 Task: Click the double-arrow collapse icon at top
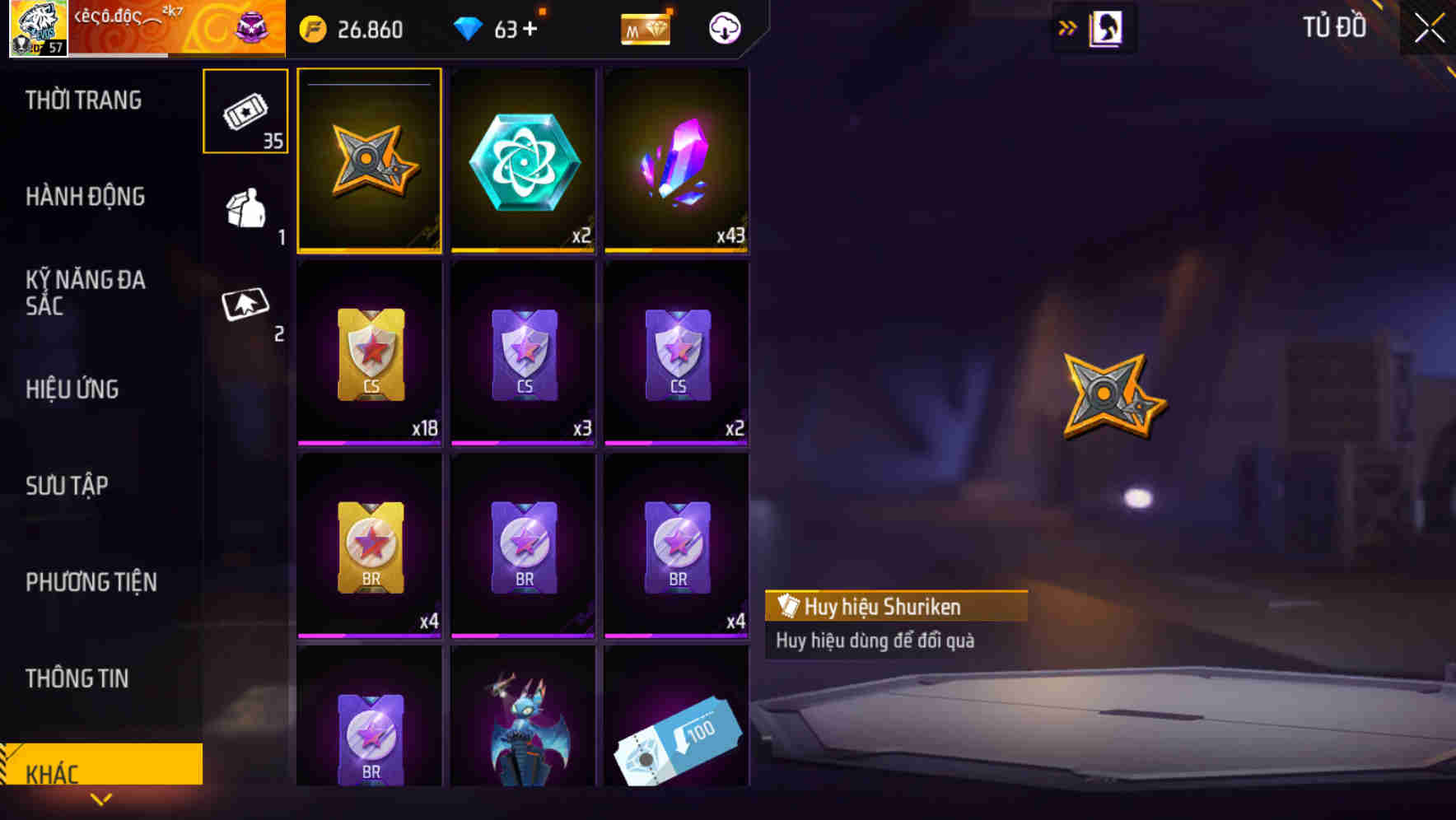(1067, 26)
